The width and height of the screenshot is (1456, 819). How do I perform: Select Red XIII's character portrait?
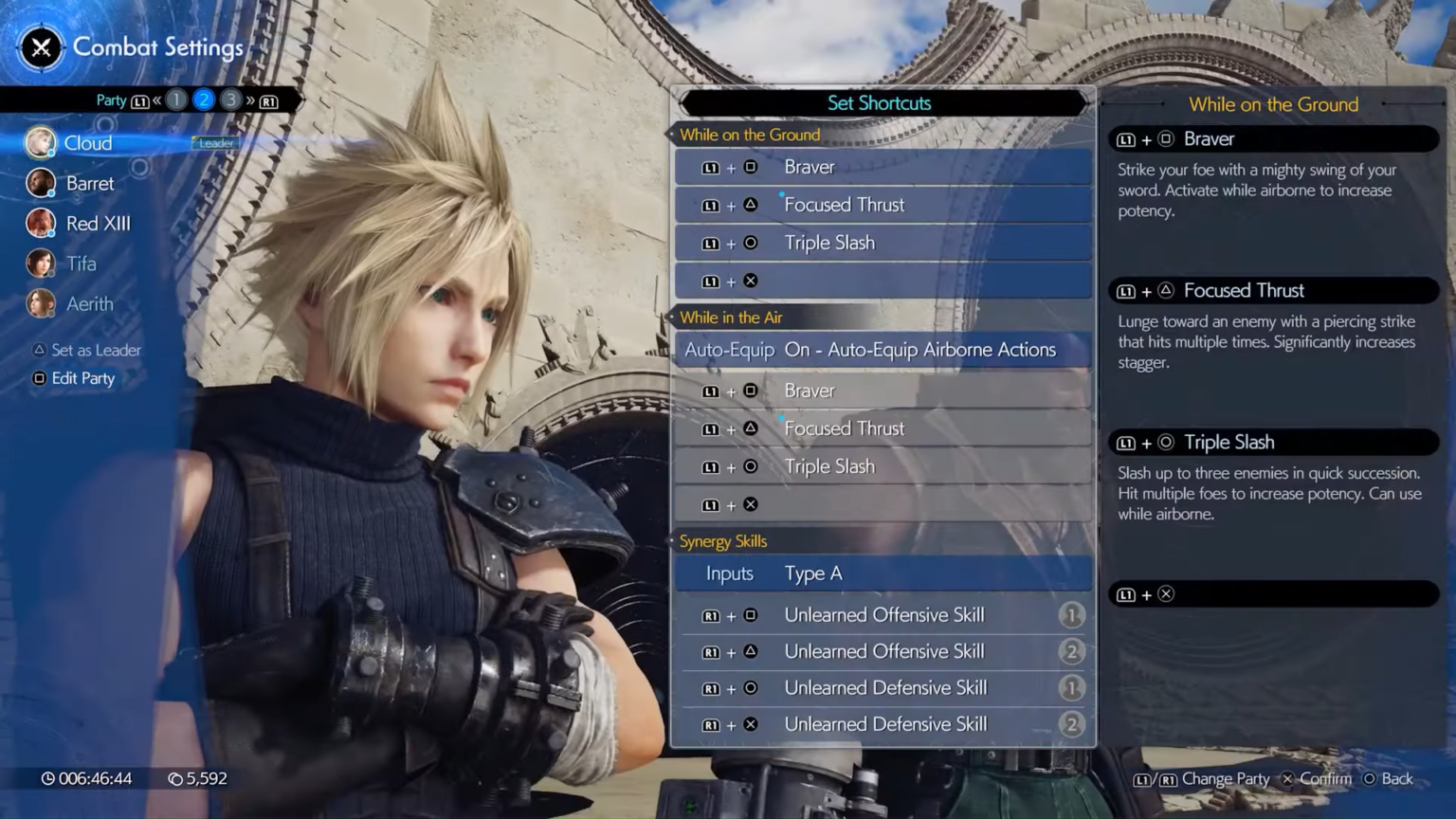pos(40,223)
